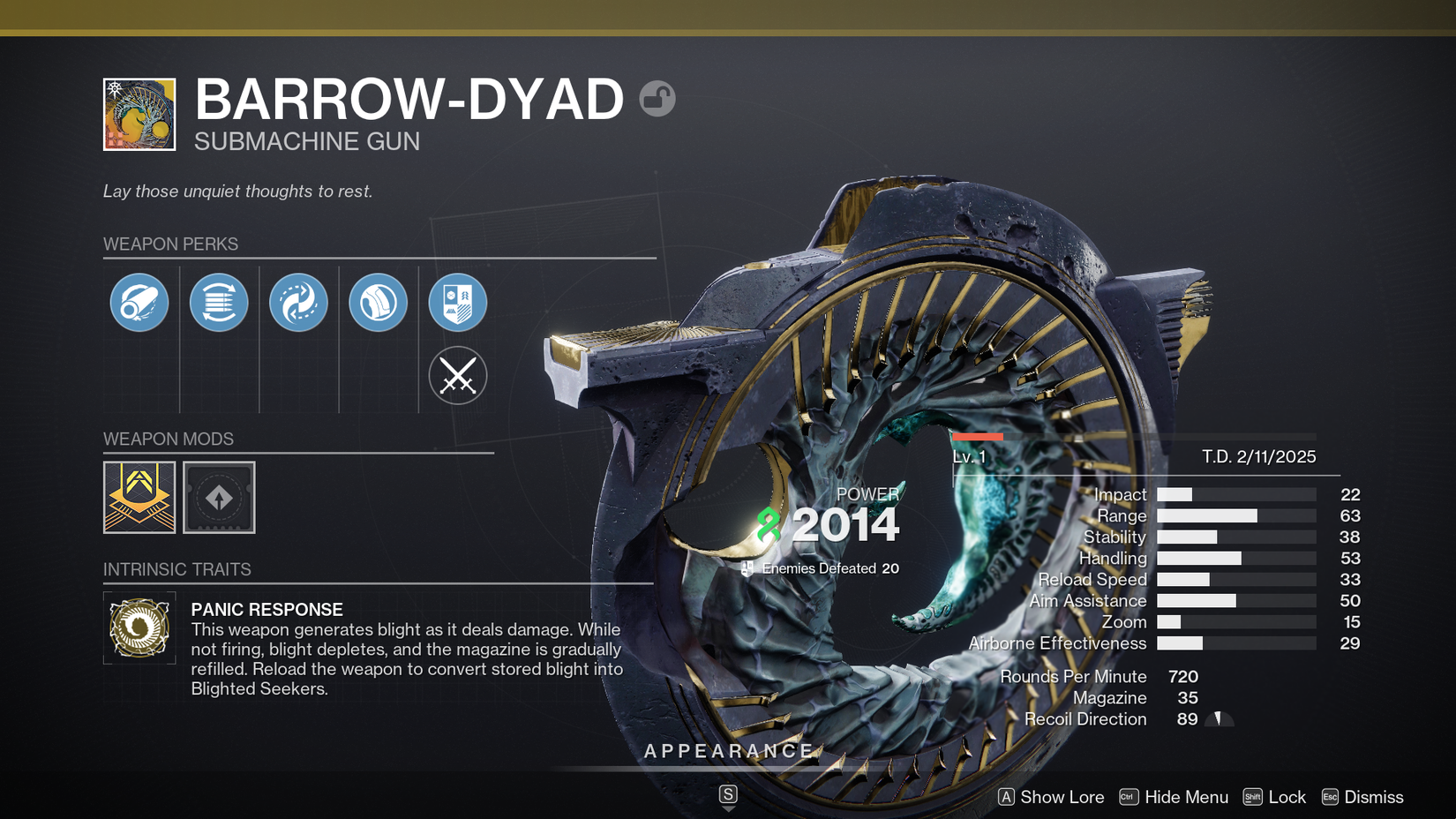Click the Barrow-Dyad weapon thumbnail
Image resolution: width=1456 pixels, height=819 pixels.
tap(139, 114)
